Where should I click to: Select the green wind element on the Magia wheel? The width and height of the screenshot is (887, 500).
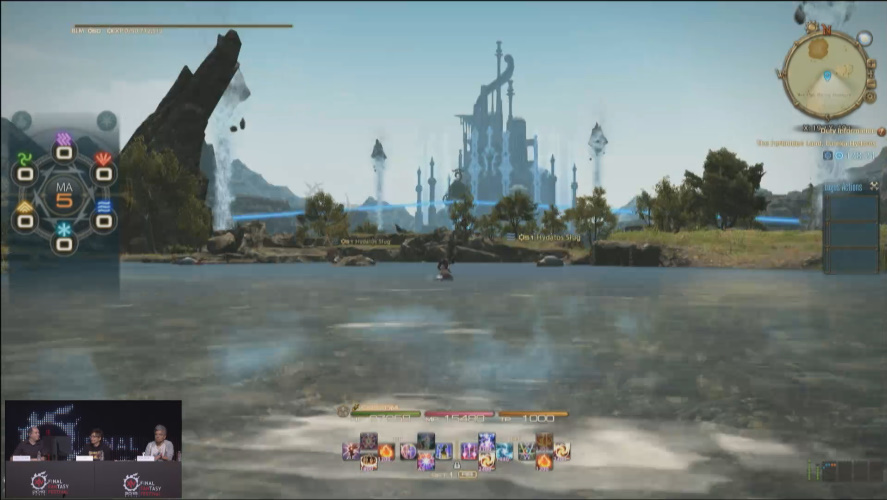[25, 159]
